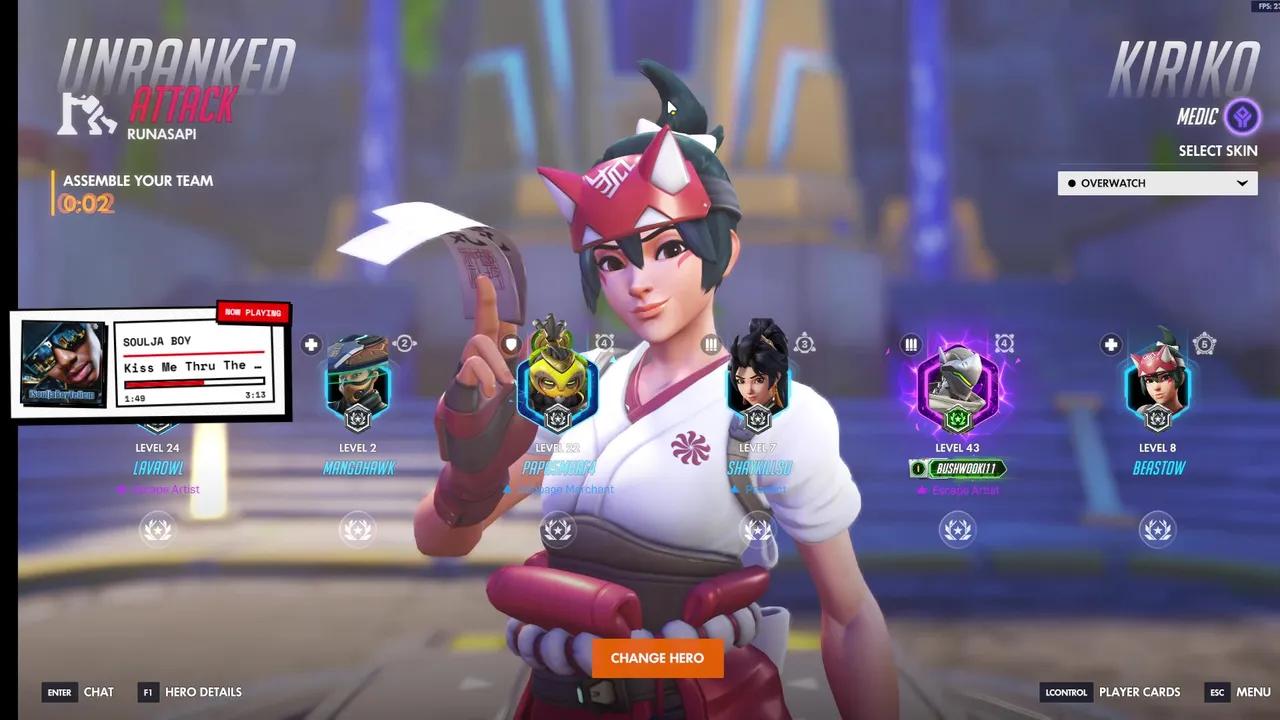The image size is (1280, 720).
Task: Click the medal emblem below MANGOHAWK's name
Action: pos(358,529)
